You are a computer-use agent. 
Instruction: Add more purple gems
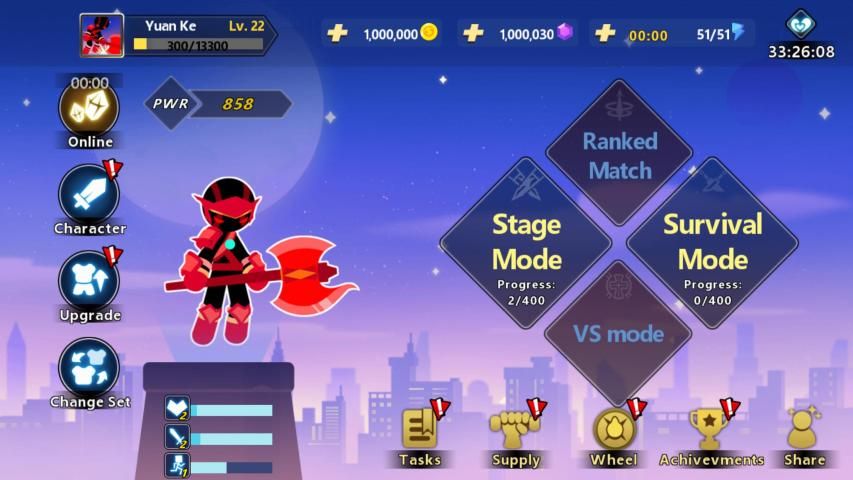(474, 34)
